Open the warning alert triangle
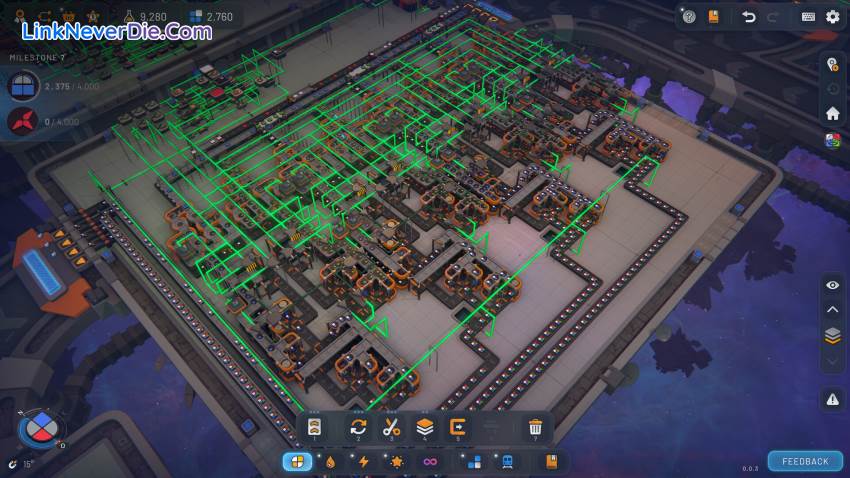This screenshot has height=478, width=850. click(x=832, y=400)
